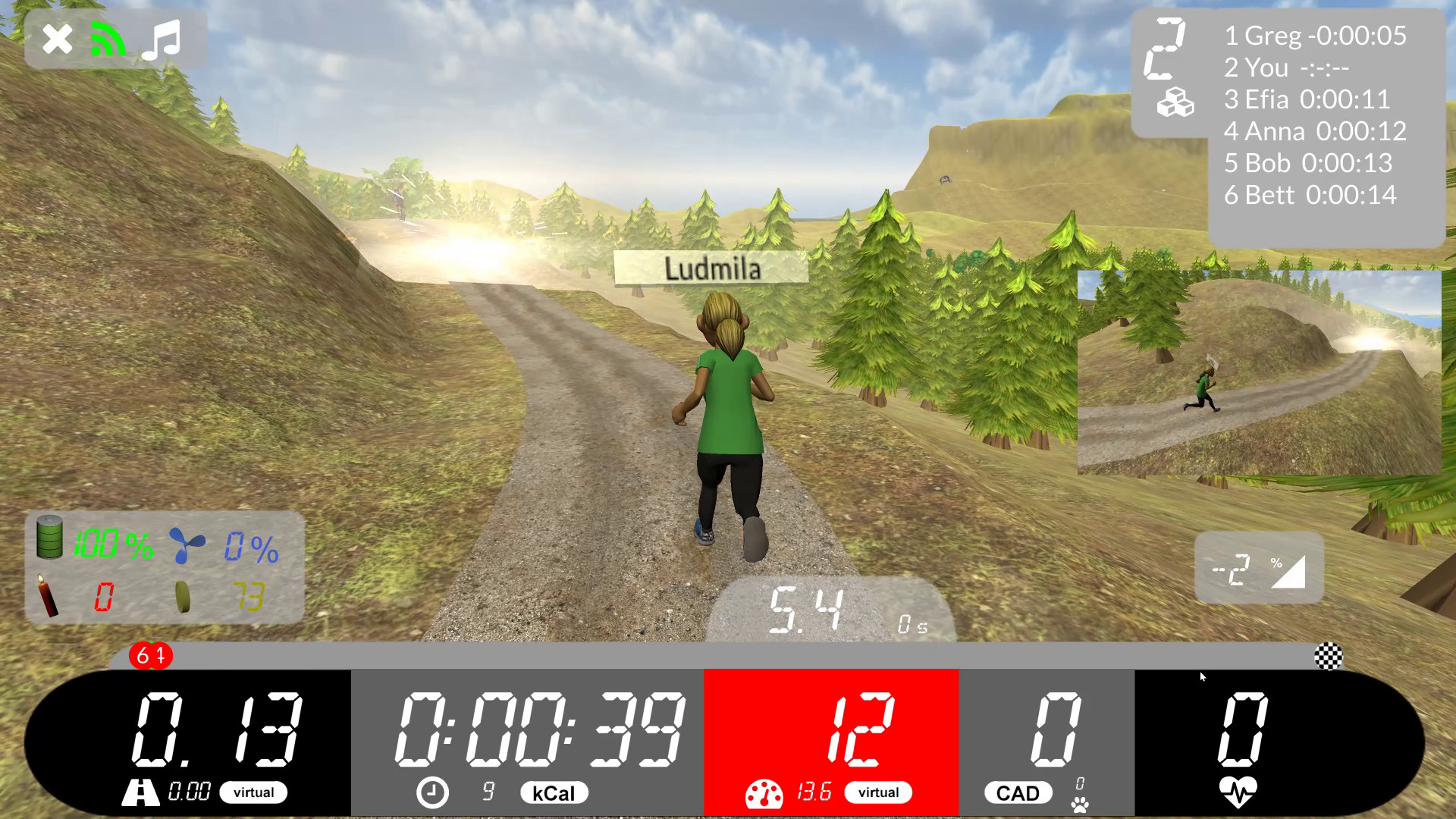Click the green battery icon
The height and width of the screenshot is (819, 1456).
[50, 537]
